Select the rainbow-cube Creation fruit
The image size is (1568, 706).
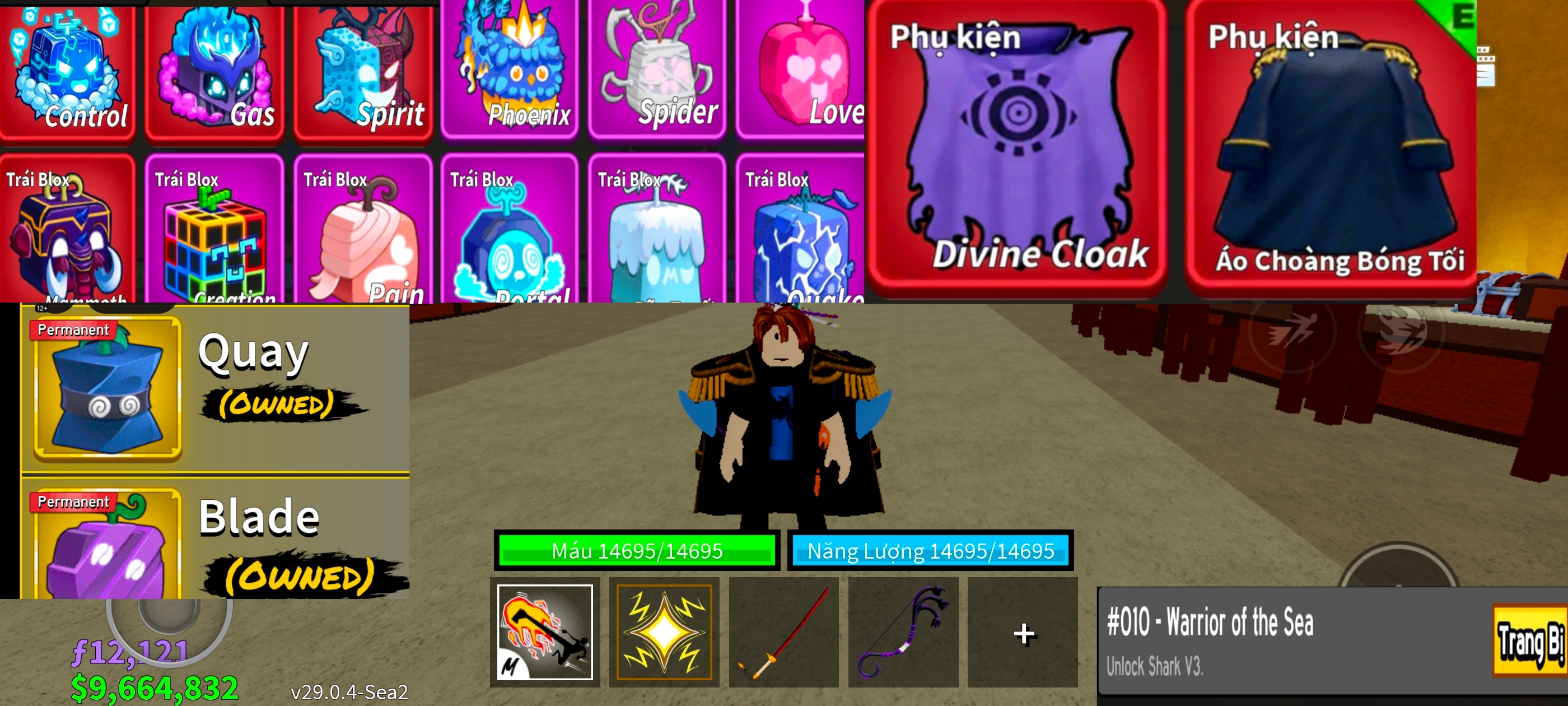[x=215, y=231]
